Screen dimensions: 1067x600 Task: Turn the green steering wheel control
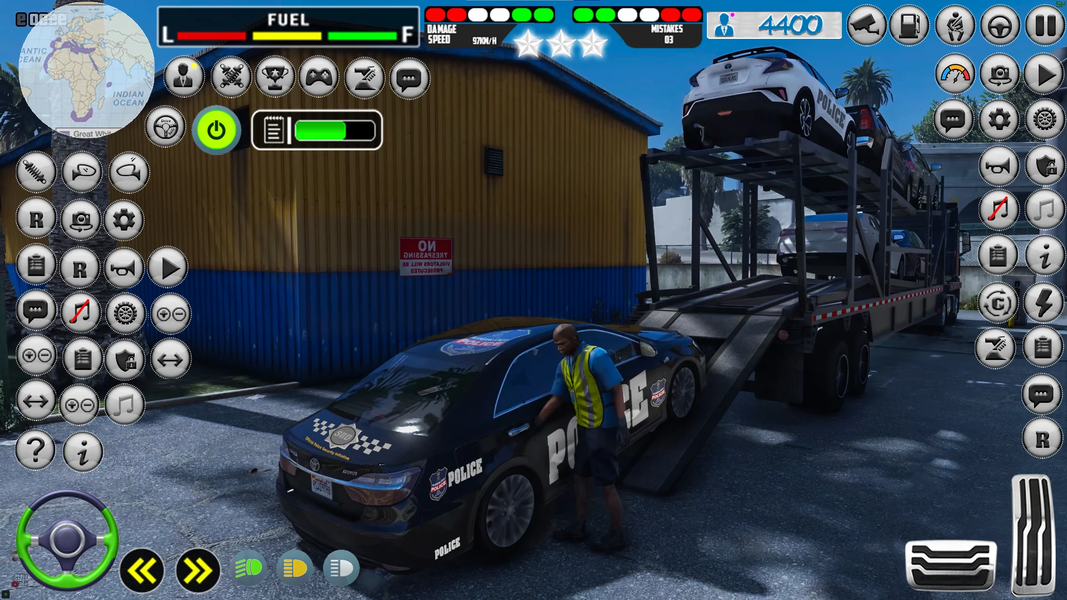point(67,540)
